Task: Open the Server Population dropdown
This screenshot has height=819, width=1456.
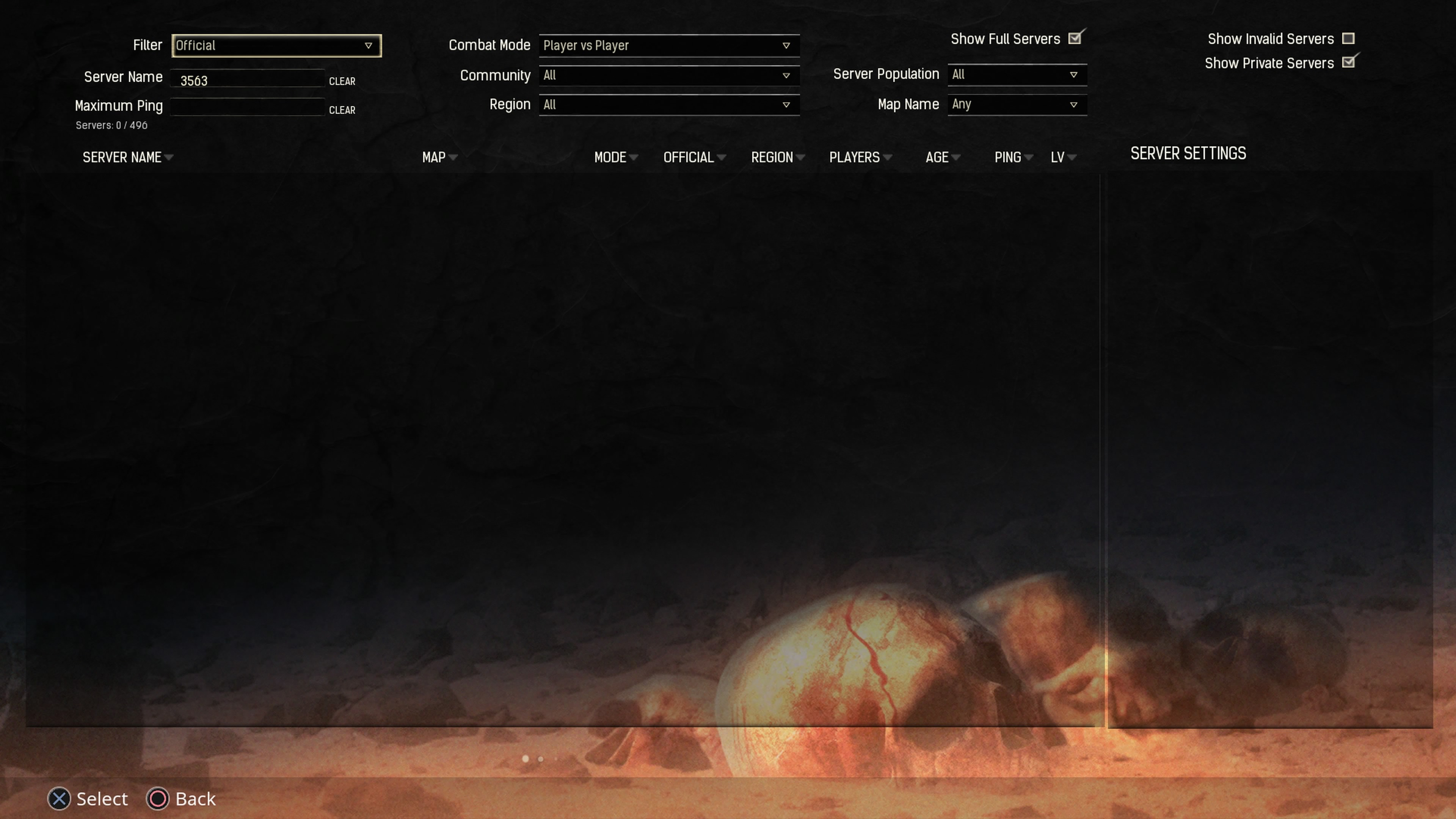Action: coord(1017,74)
